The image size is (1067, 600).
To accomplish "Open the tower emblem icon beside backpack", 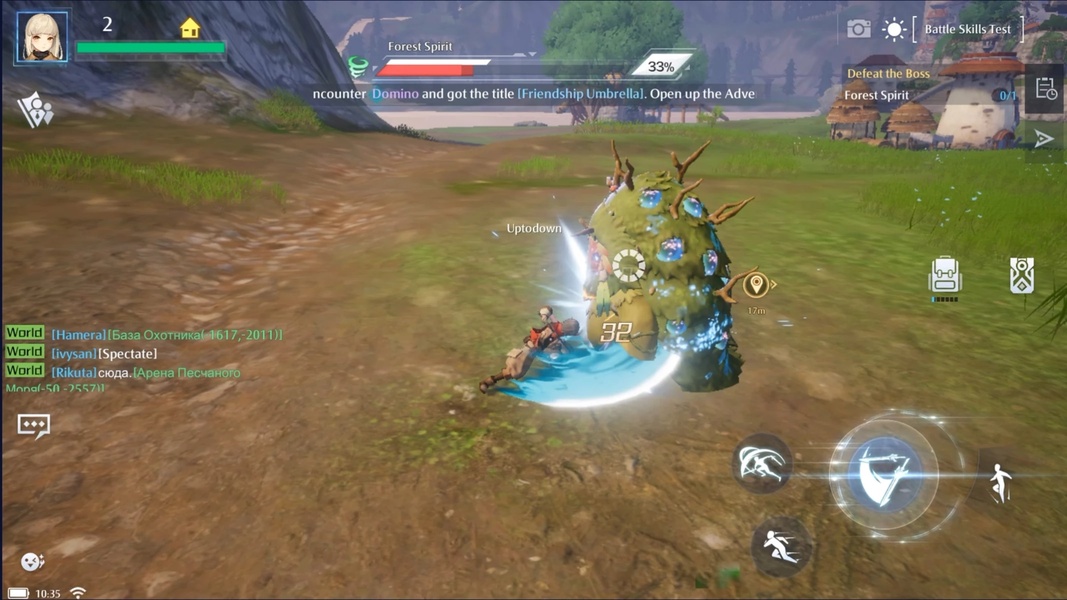I will pos(1021,275).
